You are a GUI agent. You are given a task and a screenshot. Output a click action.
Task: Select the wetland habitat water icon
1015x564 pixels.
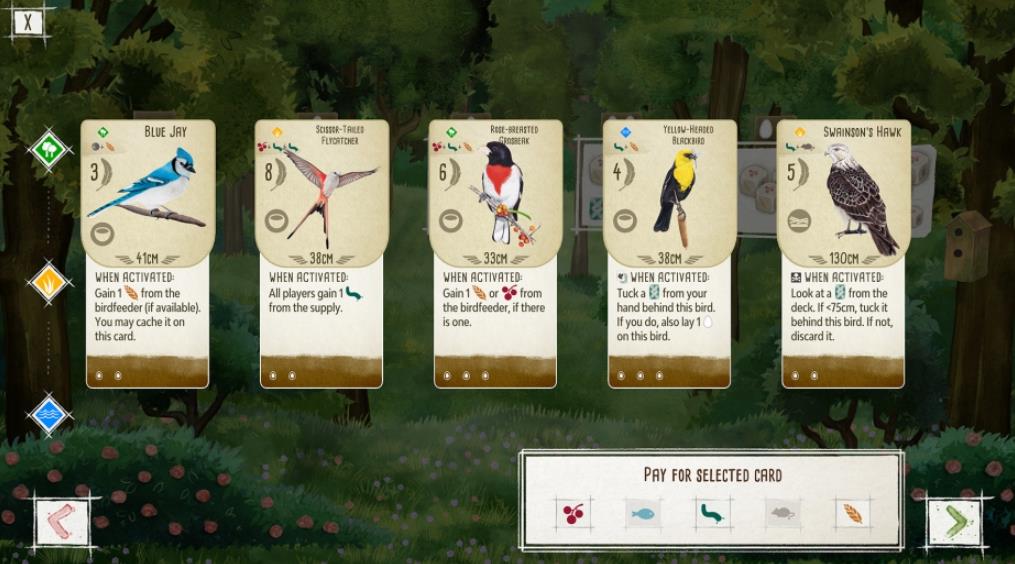48,414
